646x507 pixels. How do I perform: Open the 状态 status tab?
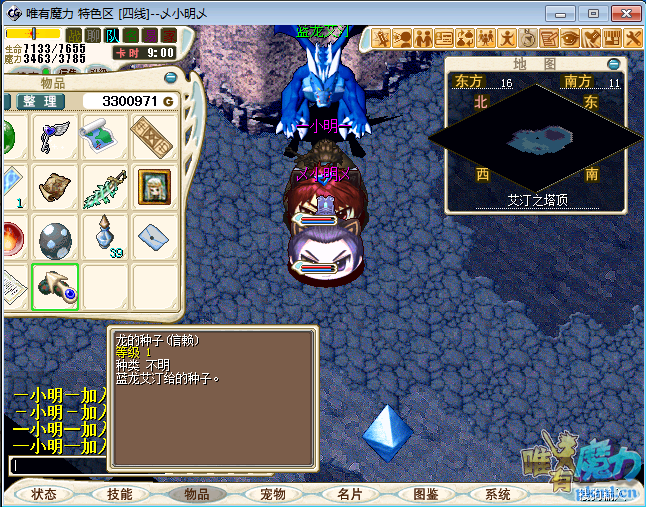[x=44, y=494]
